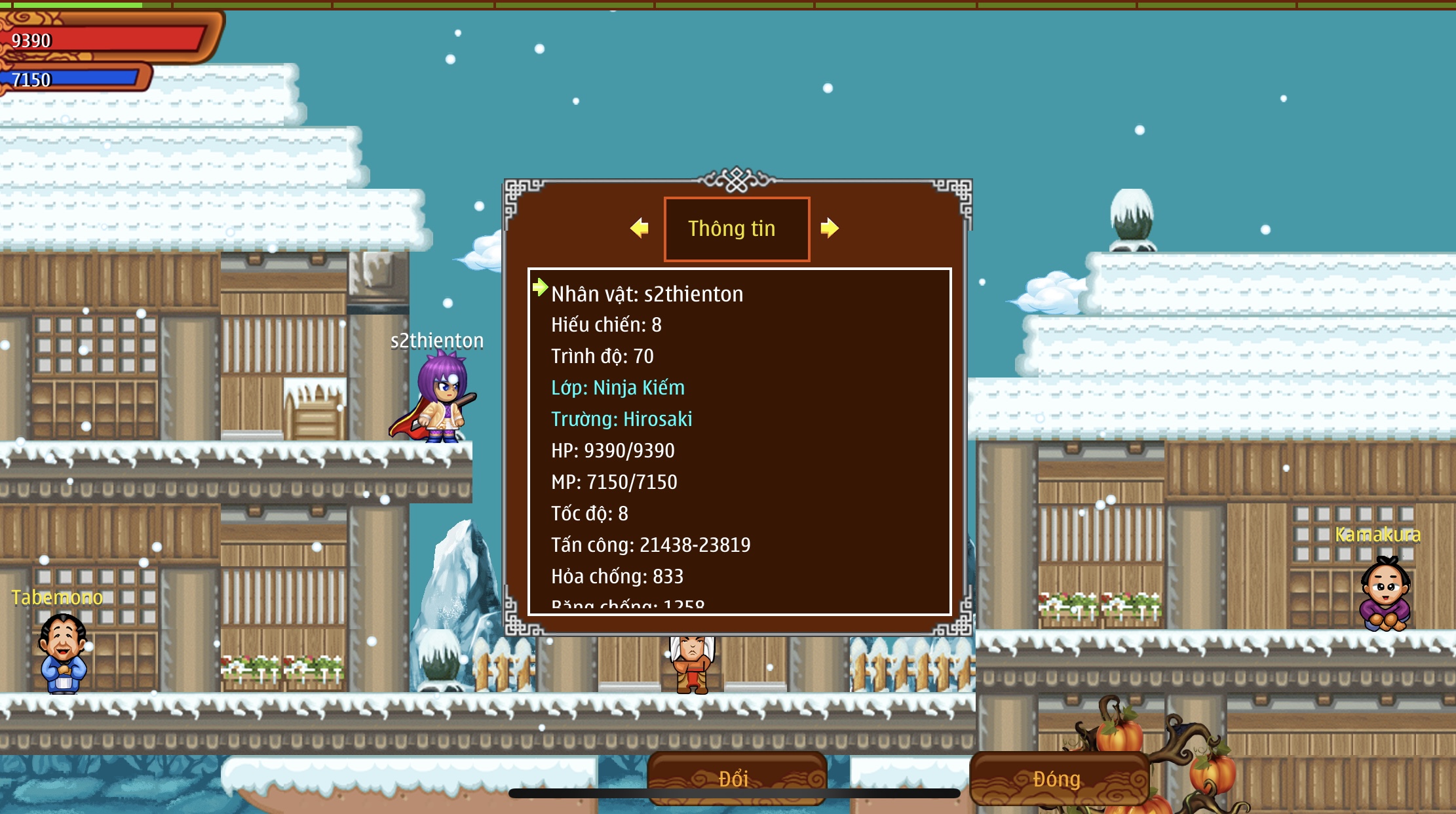Select the Hiếu chiến: 8 row
Viewport: 1456px width, 814px height.
[x=606, y=324]
